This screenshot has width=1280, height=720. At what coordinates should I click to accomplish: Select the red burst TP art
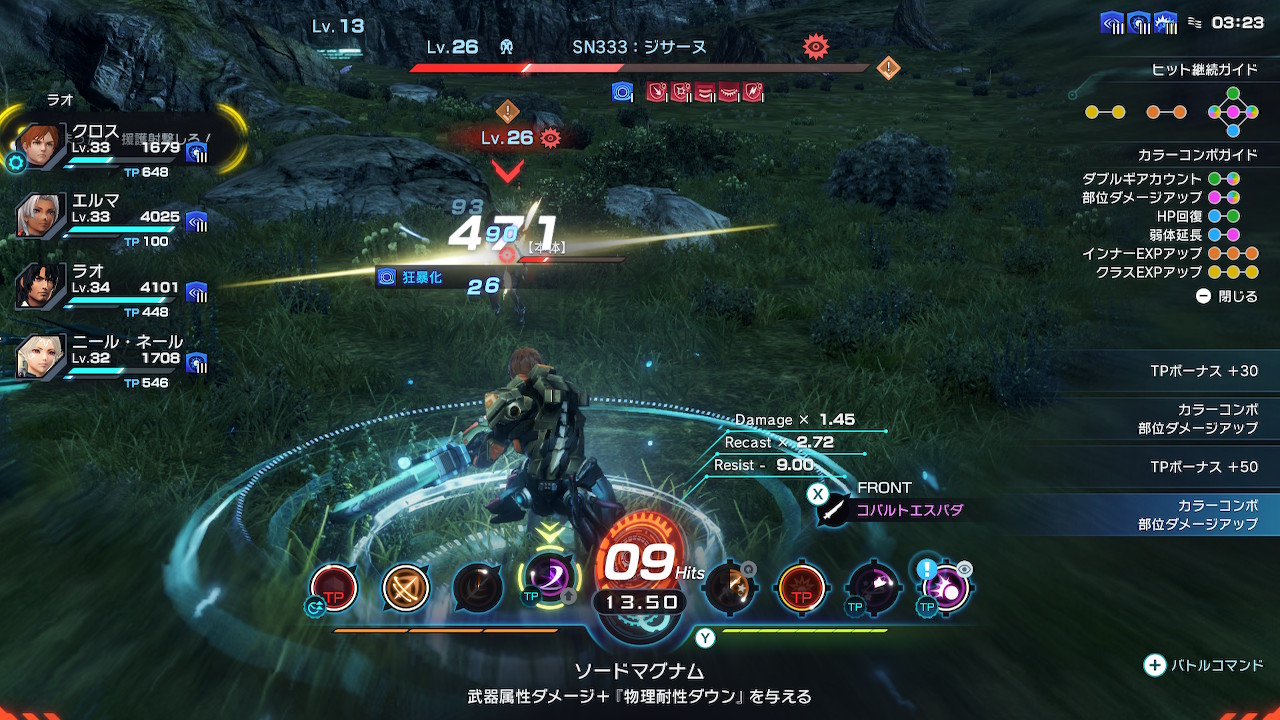pos(801,588)
